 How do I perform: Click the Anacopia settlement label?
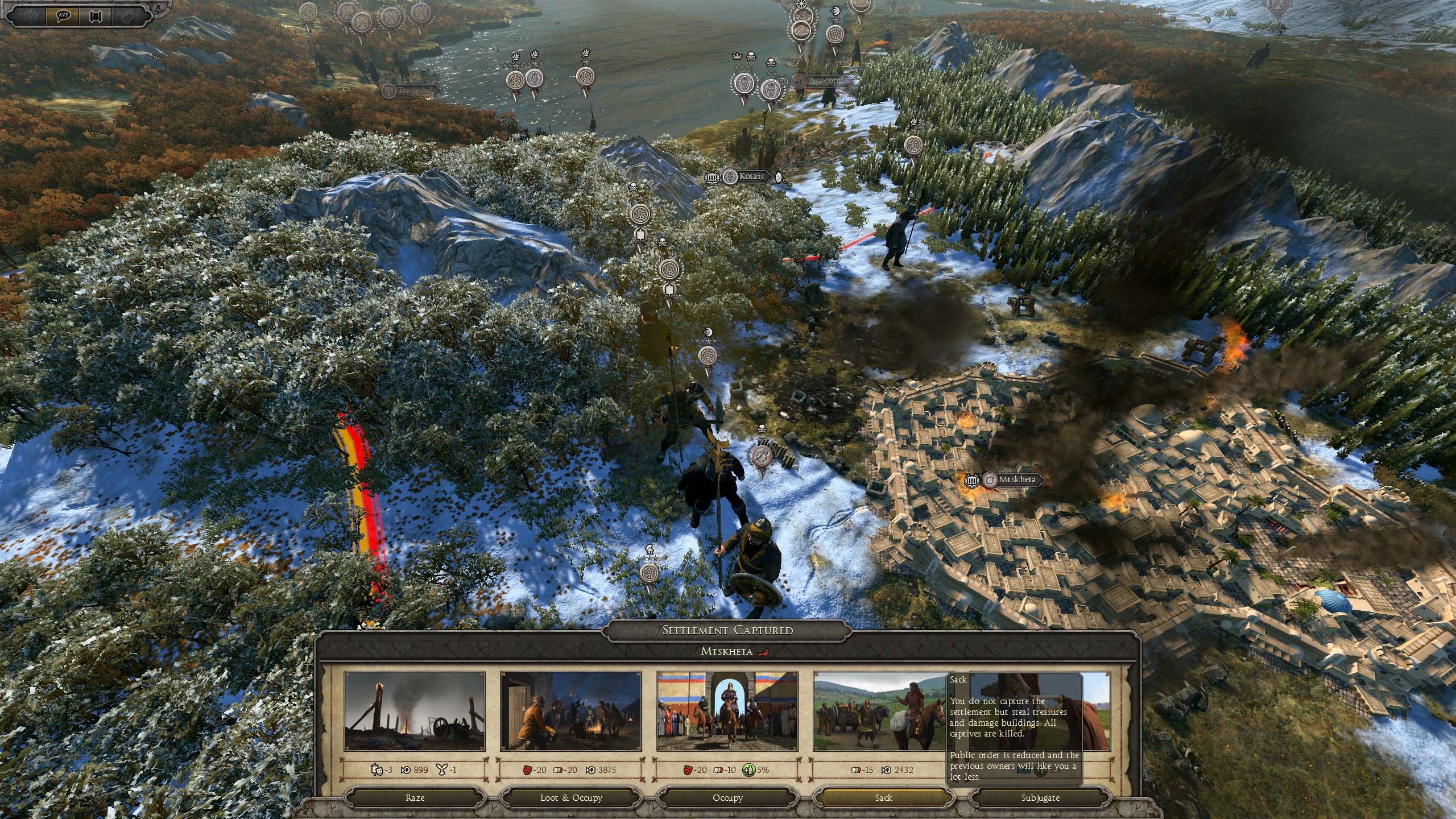tap(822, 81)
